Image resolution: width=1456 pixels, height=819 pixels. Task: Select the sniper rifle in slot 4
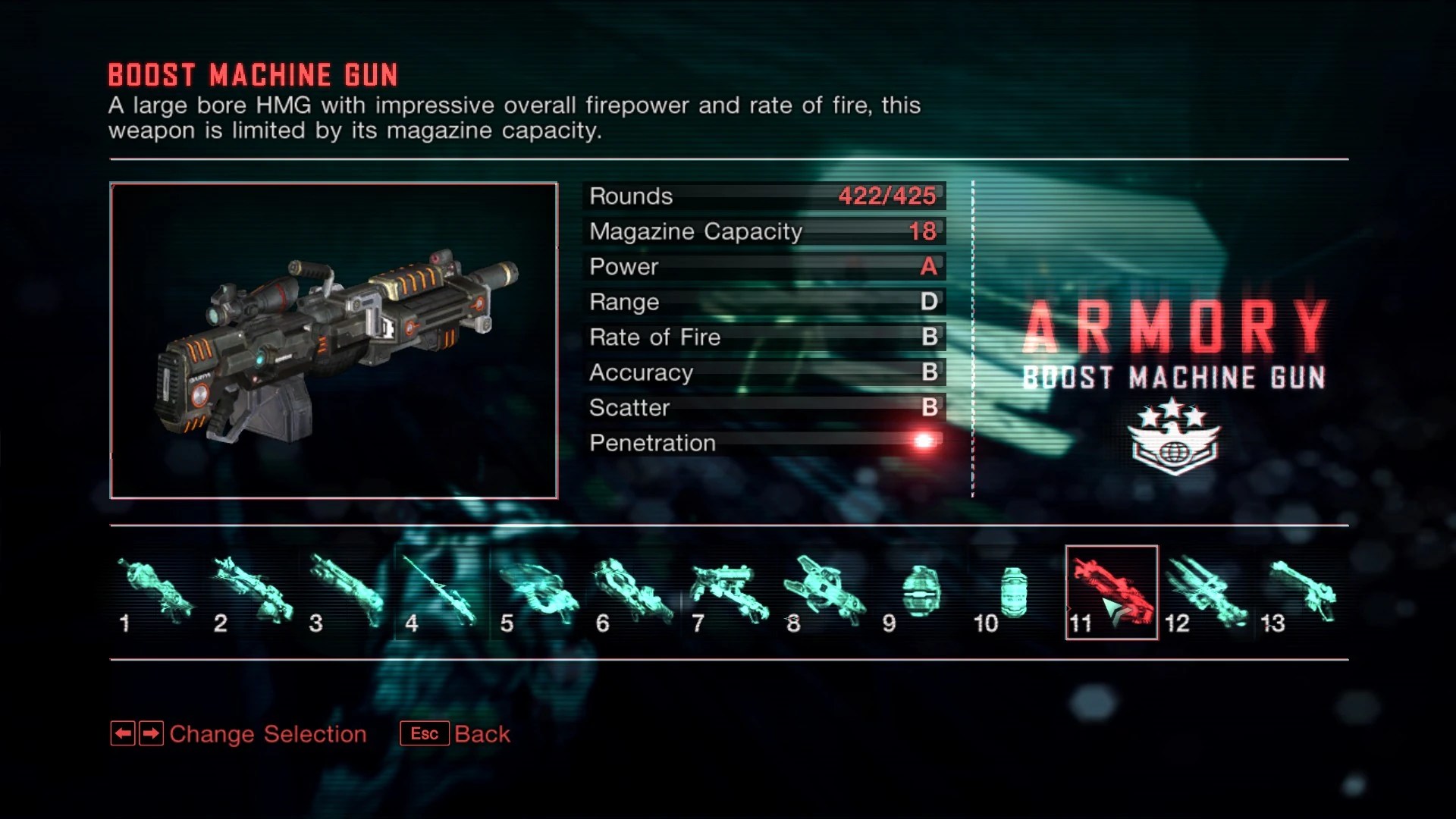(x=443, y=593)
